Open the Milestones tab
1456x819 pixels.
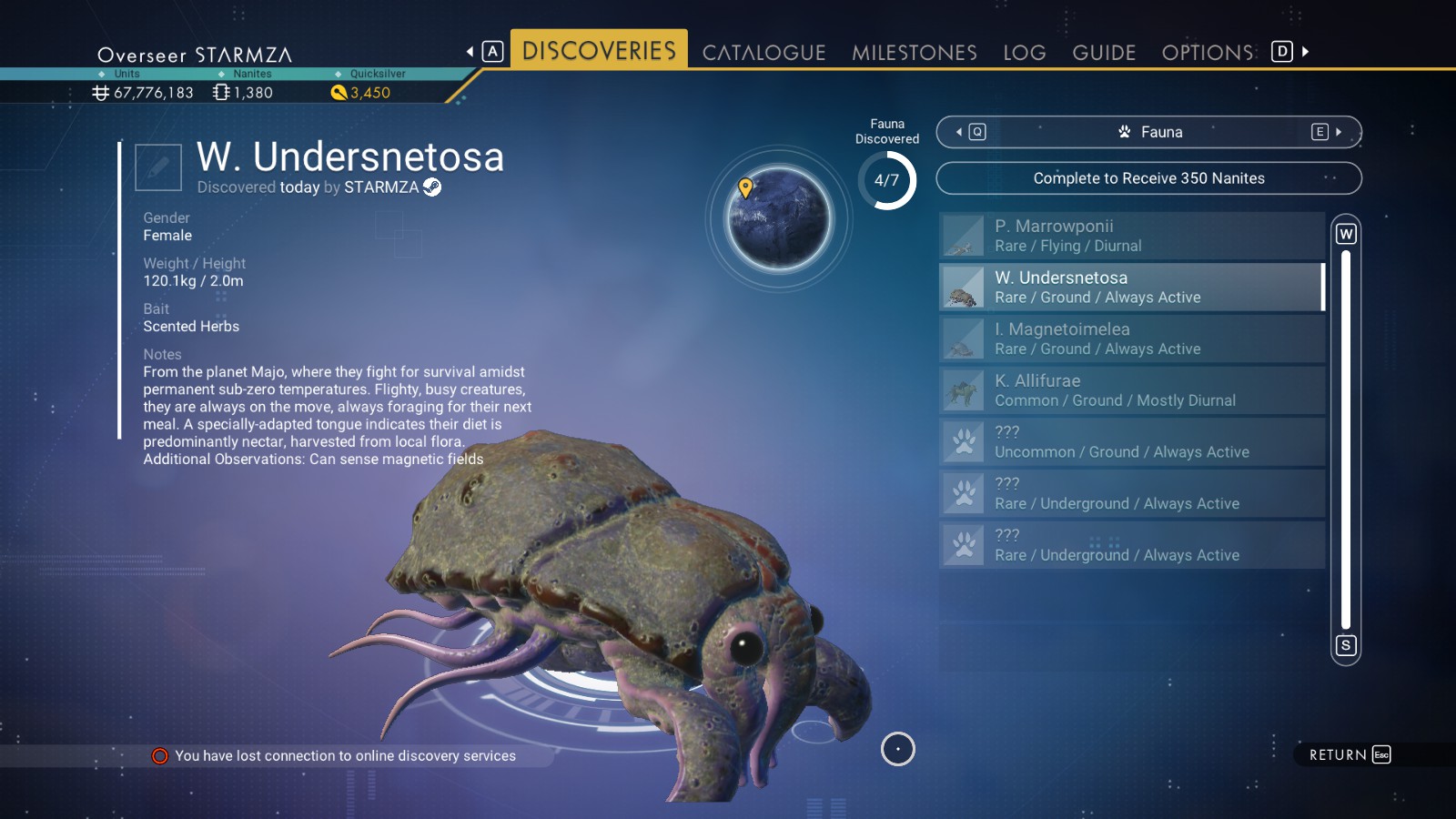coord(914,53)
